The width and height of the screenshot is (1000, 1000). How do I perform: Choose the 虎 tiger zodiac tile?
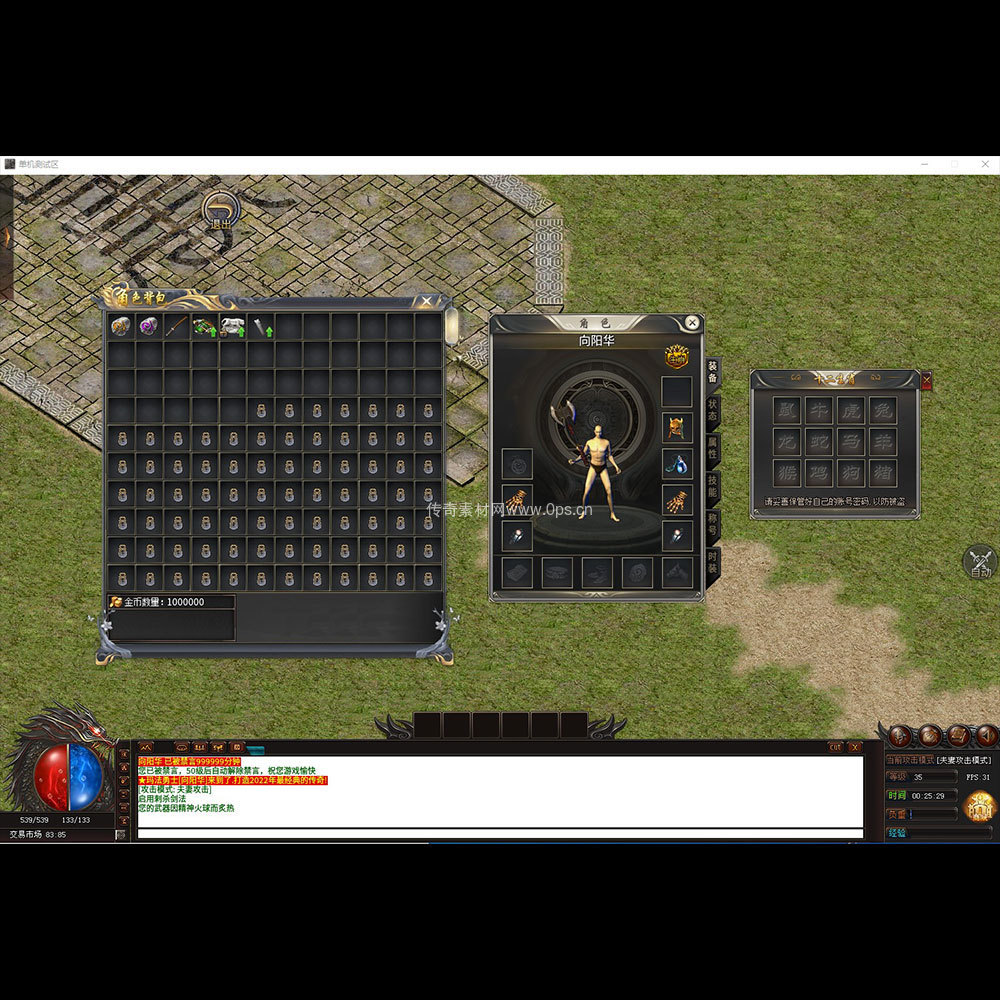(x=851, y=409)
